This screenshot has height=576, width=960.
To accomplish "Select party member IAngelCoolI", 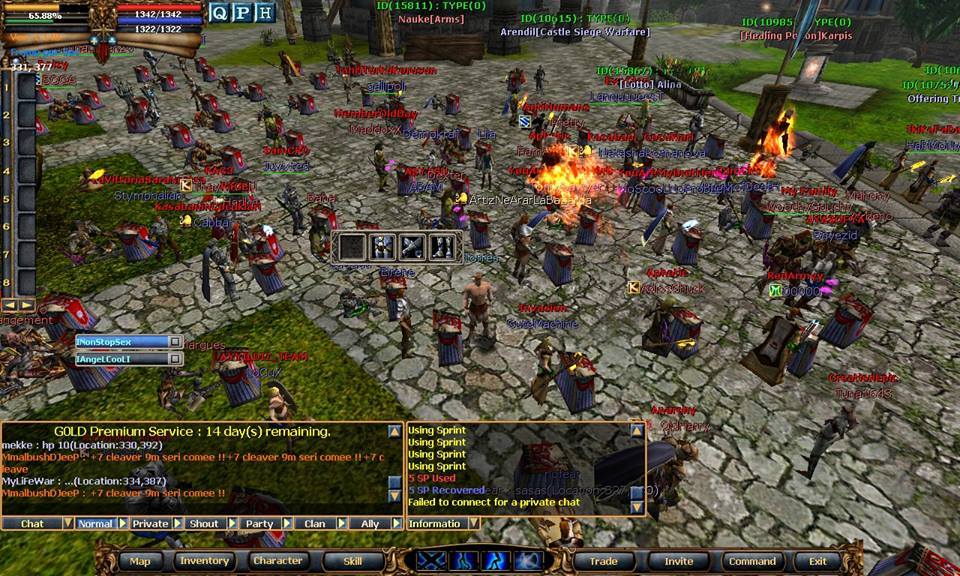I will coord(120,359).
